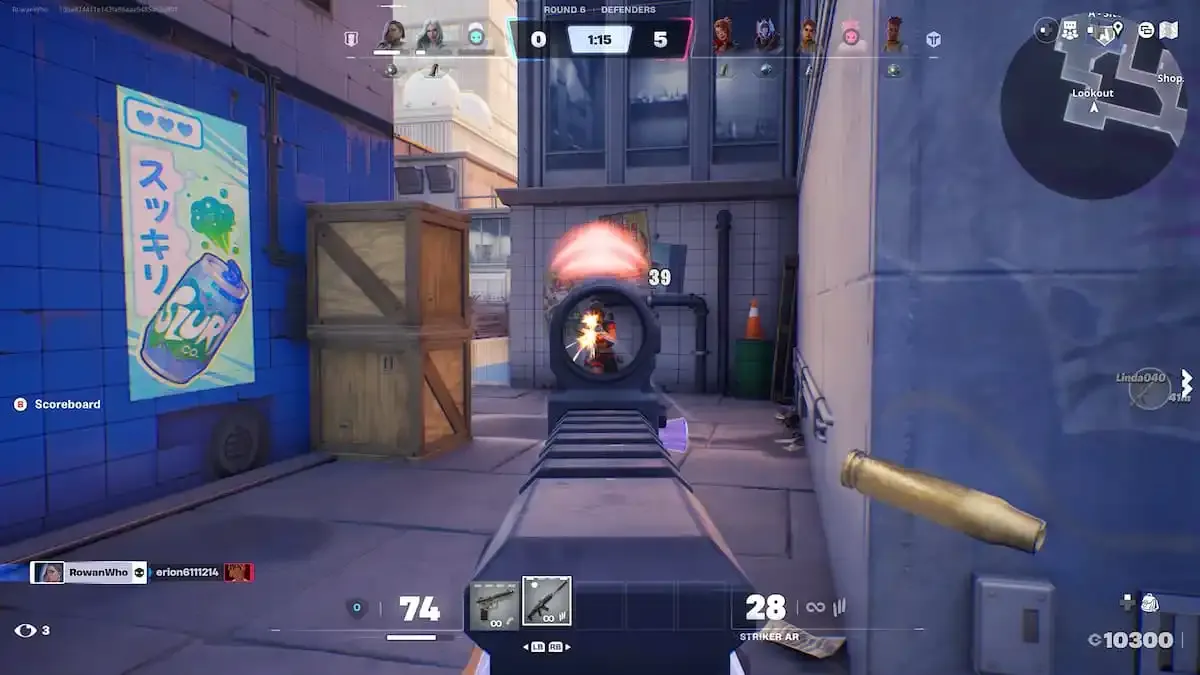Click the spectators eye icon

[26, 630]
